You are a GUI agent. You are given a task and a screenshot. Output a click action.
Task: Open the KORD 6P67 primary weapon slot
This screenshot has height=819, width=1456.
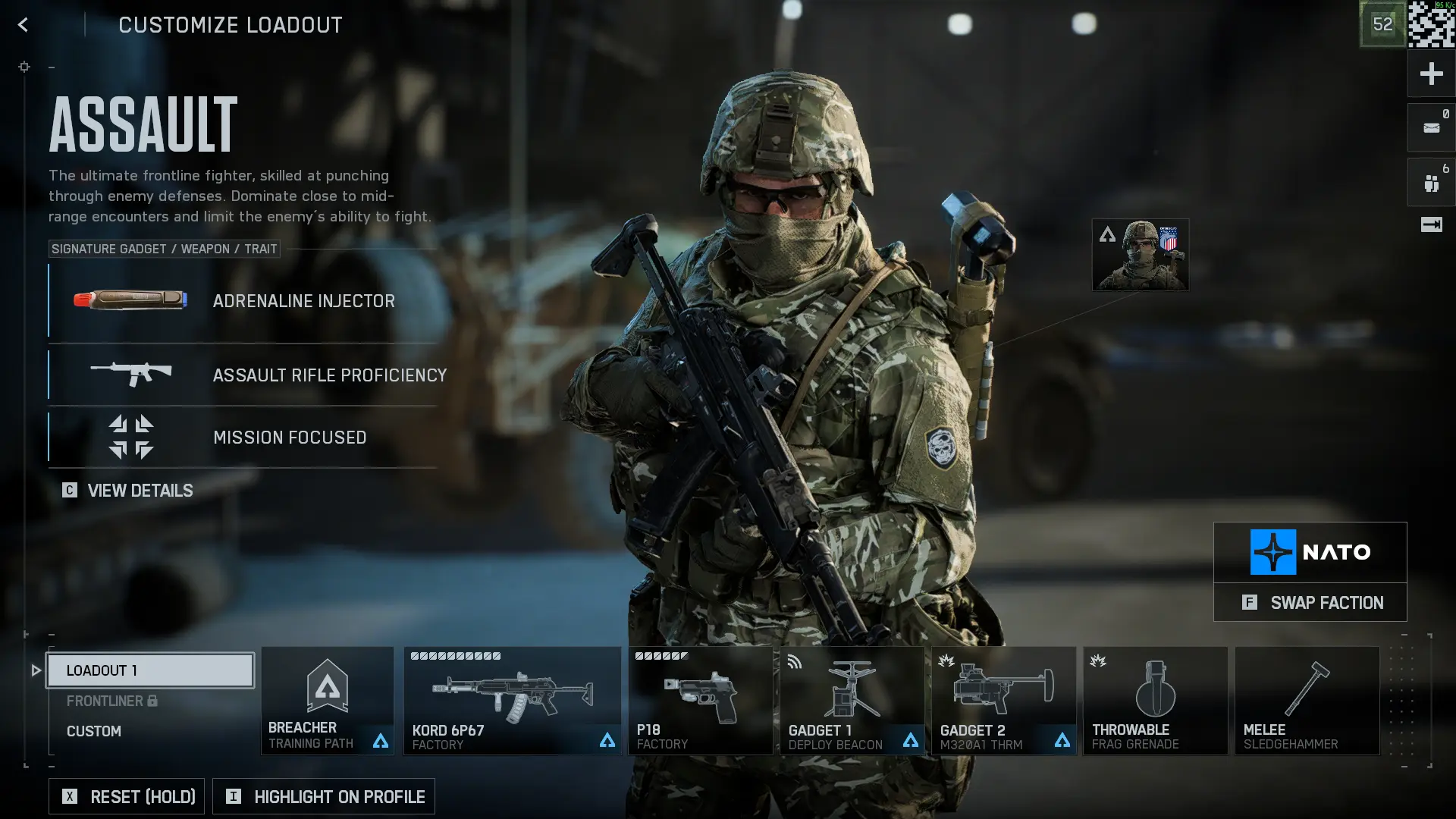[512, 698]
